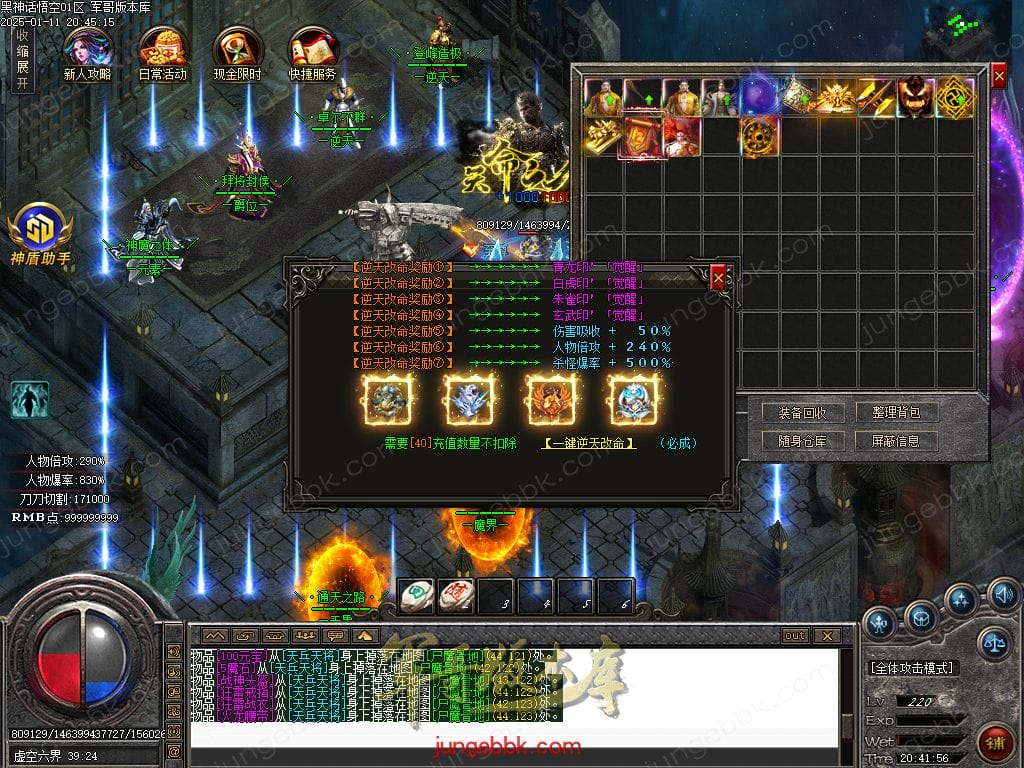Open the orange 铺 shop button

tap(996, 744)
